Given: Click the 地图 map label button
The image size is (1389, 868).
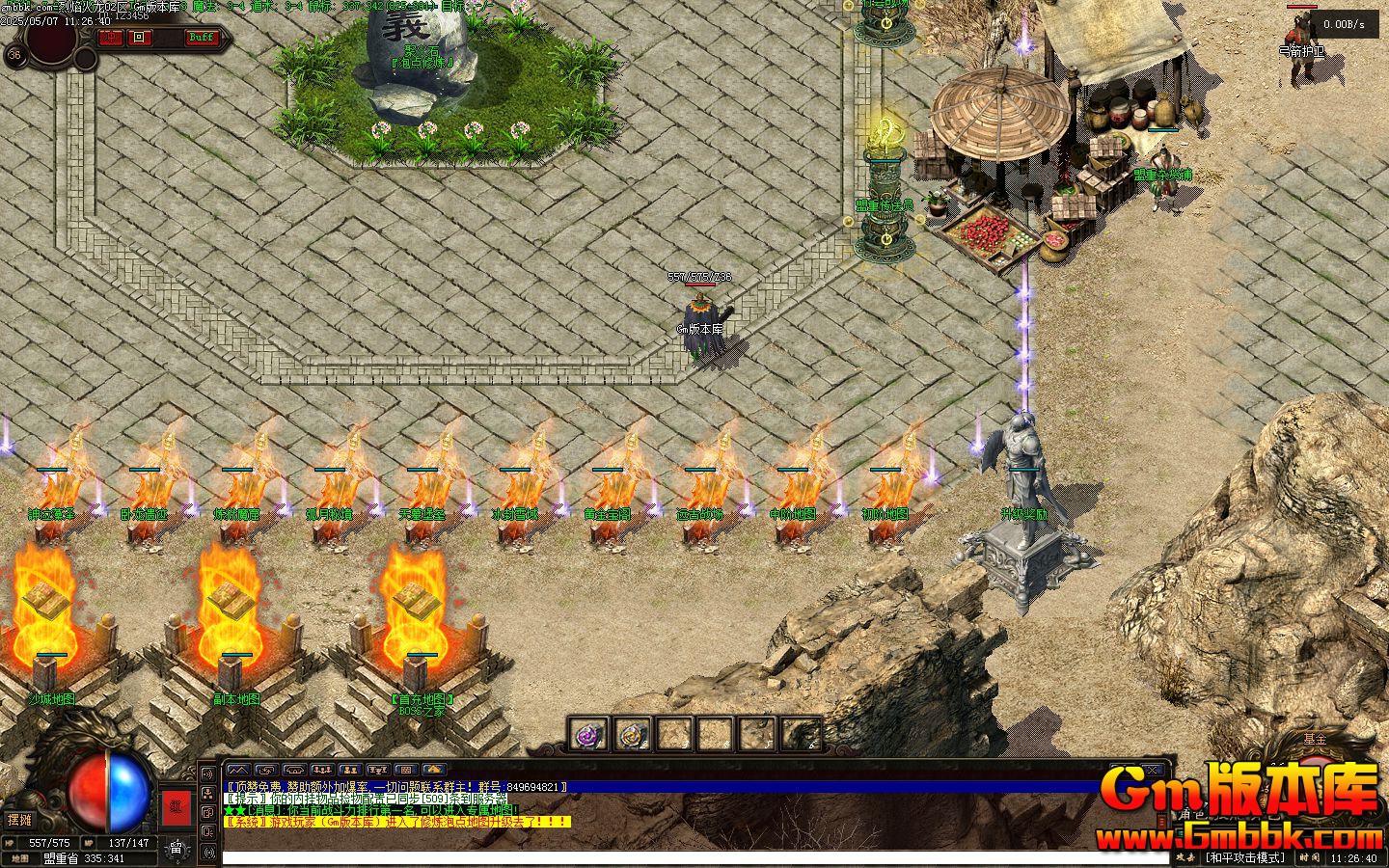Looking at the screenshot, I should tap(19, 857).
